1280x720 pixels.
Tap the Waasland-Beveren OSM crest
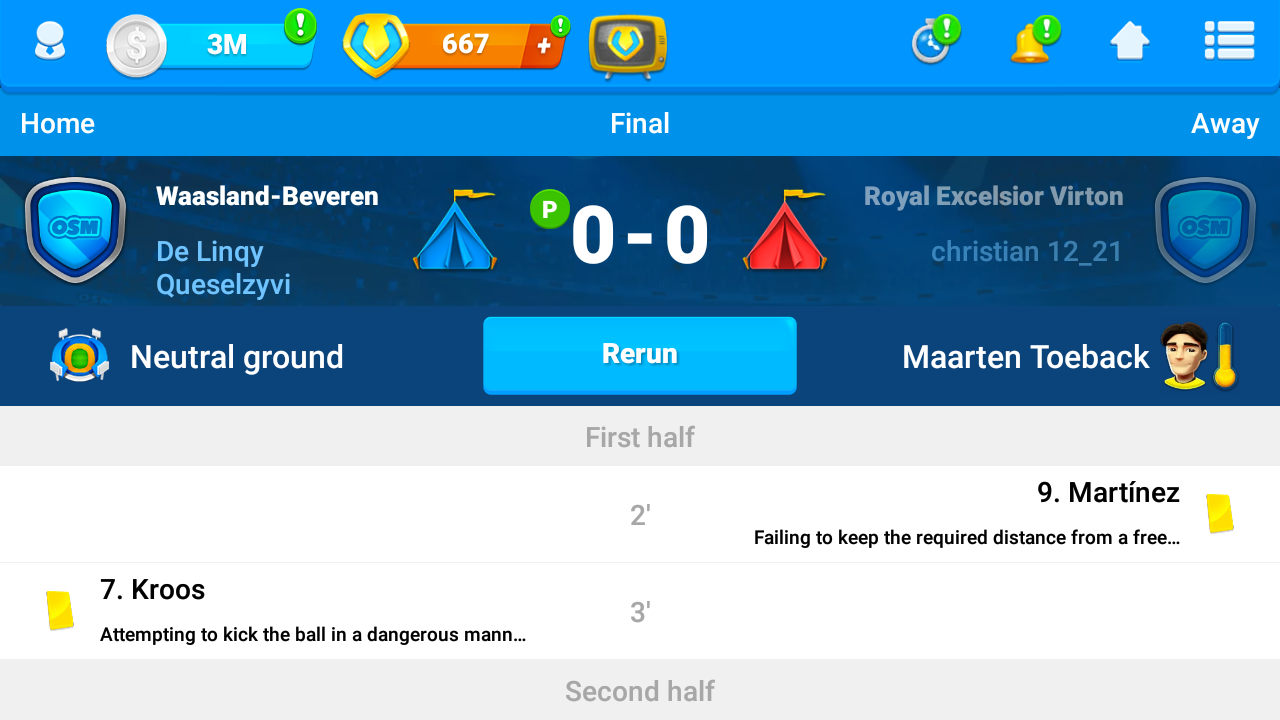tap(75, 230)
